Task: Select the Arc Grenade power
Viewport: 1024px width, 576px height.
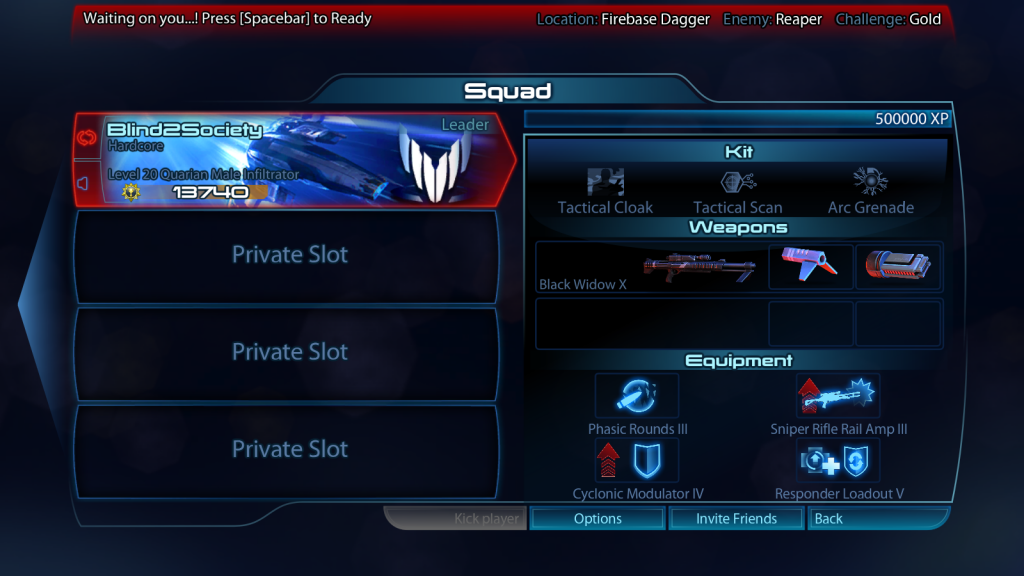Action: (870, 190)
